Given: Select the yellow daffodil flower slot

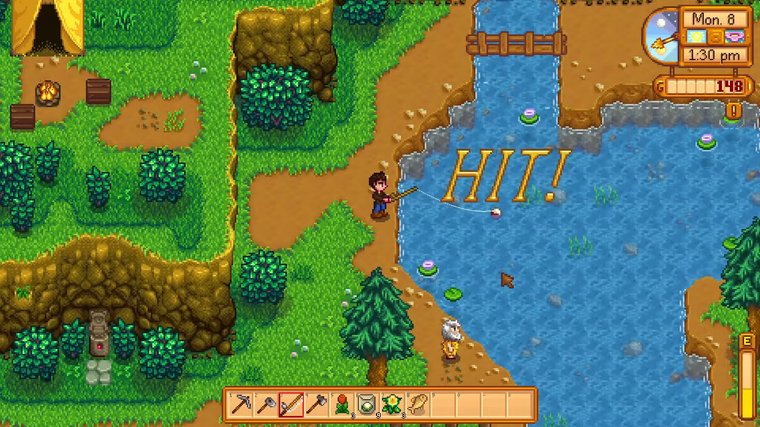Looking at the screenshot, I should [x=391, y=405].
